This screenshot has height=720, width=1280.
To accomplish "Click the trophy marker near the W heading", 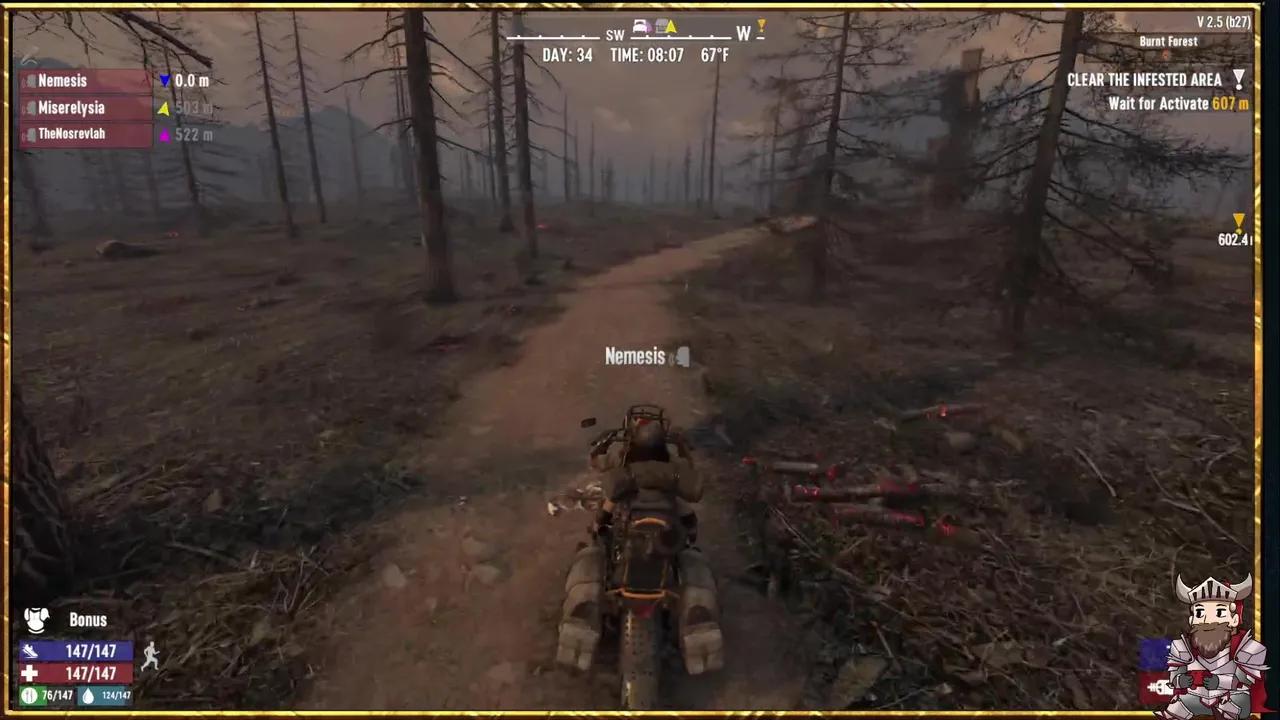I will (761, 27).
